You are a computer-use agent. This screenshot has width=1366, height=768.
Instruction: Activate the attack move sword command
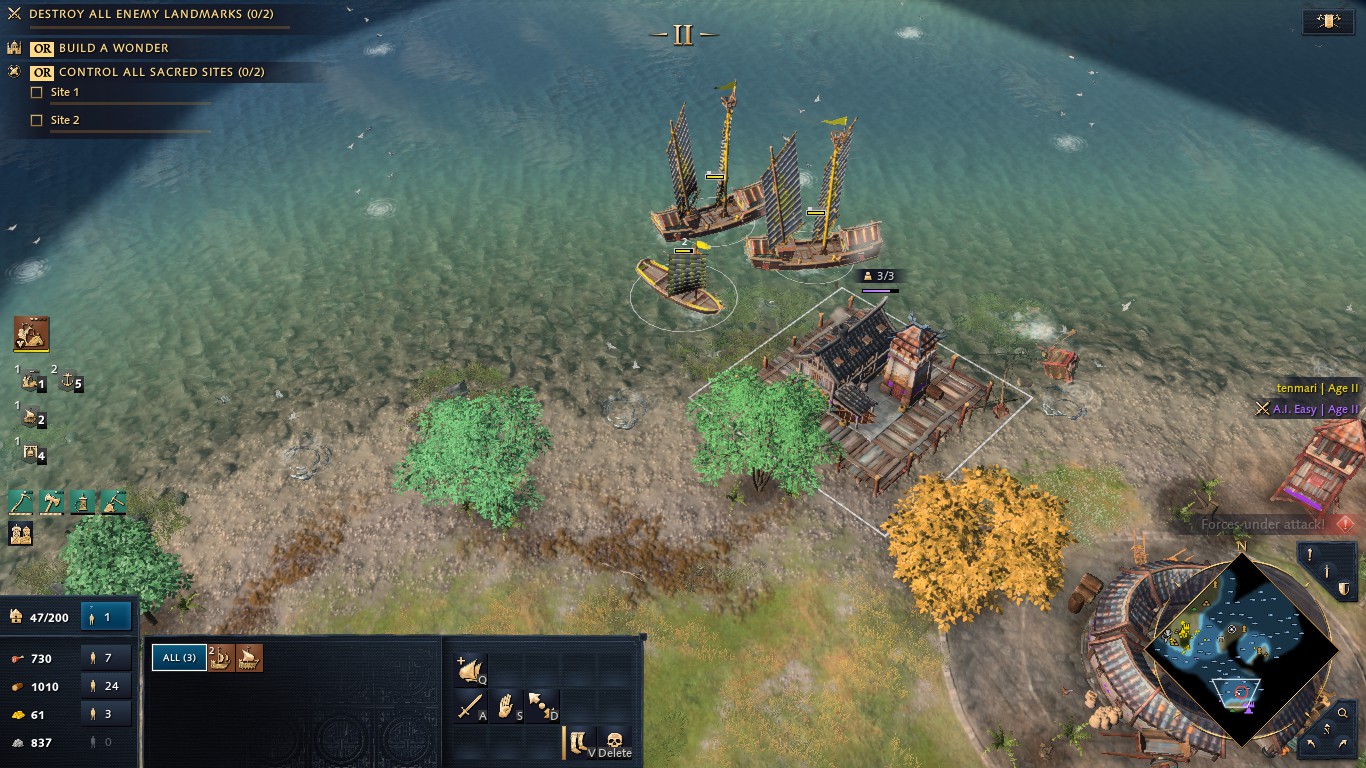[x=471, y=706]
